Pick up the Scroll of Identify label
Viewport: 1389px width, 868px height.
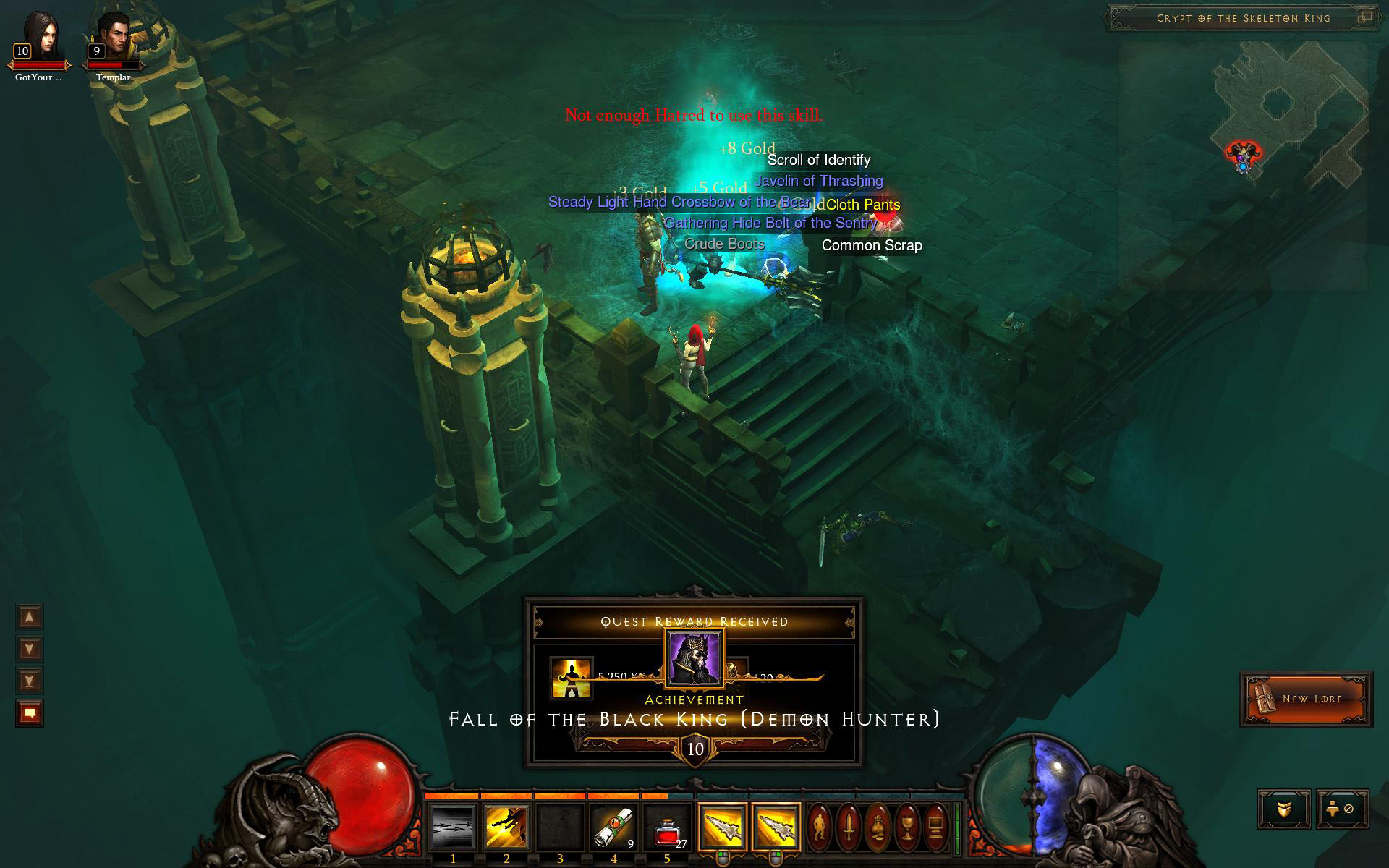click(x=818, y=160)
